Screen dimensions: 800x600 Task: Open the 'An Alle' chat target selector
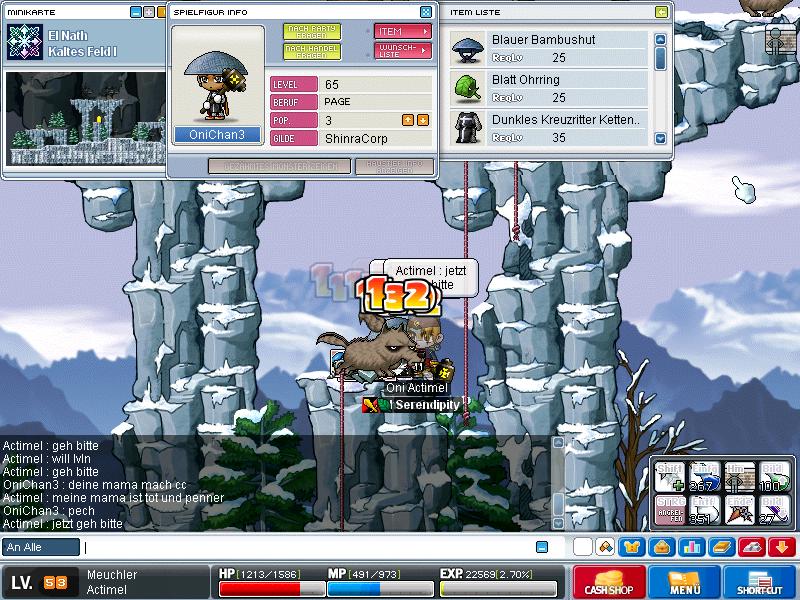click(x=41, y=547)
